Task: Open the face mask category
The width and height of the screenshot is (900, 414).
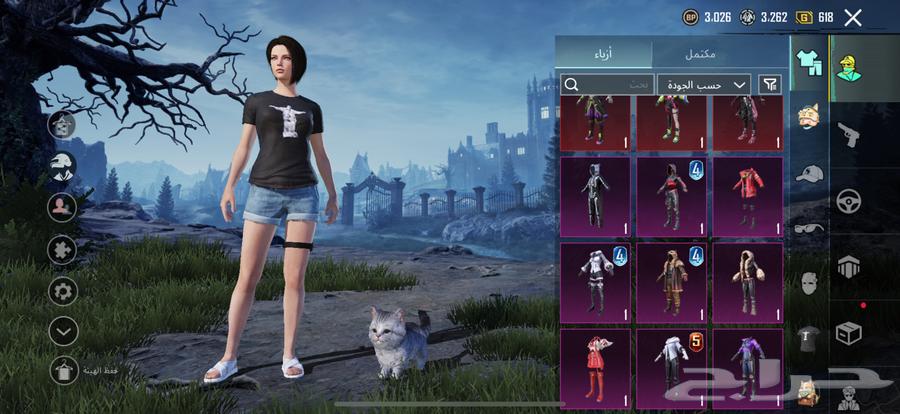Action: click(808, 284)
